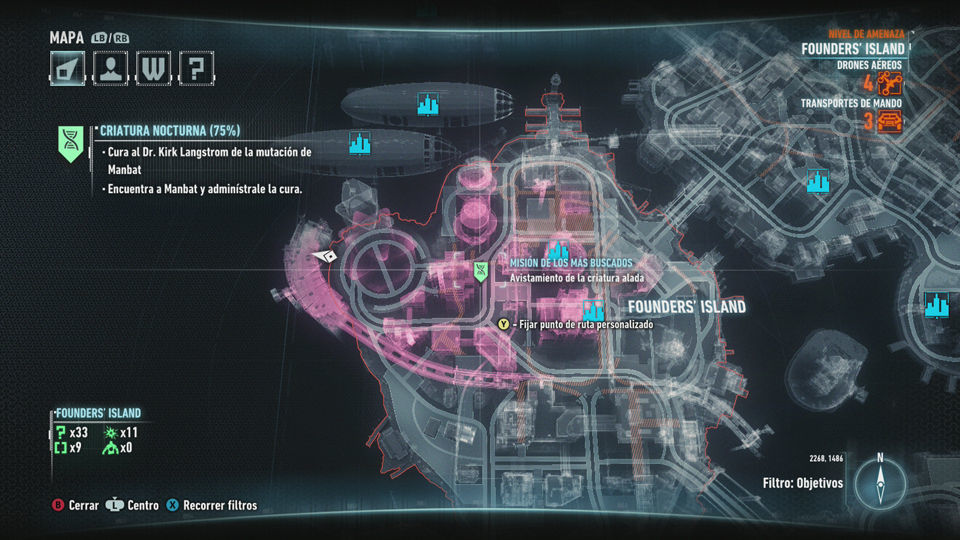Image resolution: width=960 pixels, height=540 pixels.
Task: Select the Drones Aéreos threat icon
Action: (889, 82)
